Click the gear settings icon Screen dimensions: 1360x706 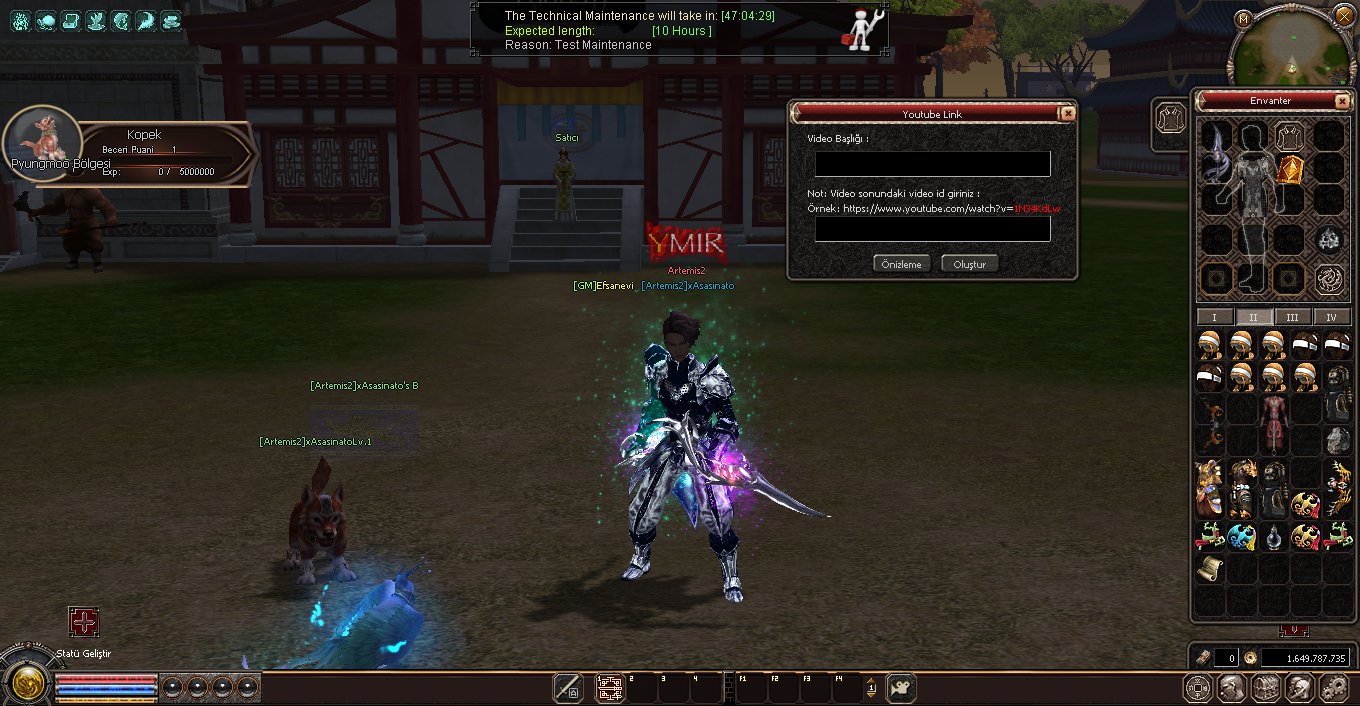(x=1334, y=688)
